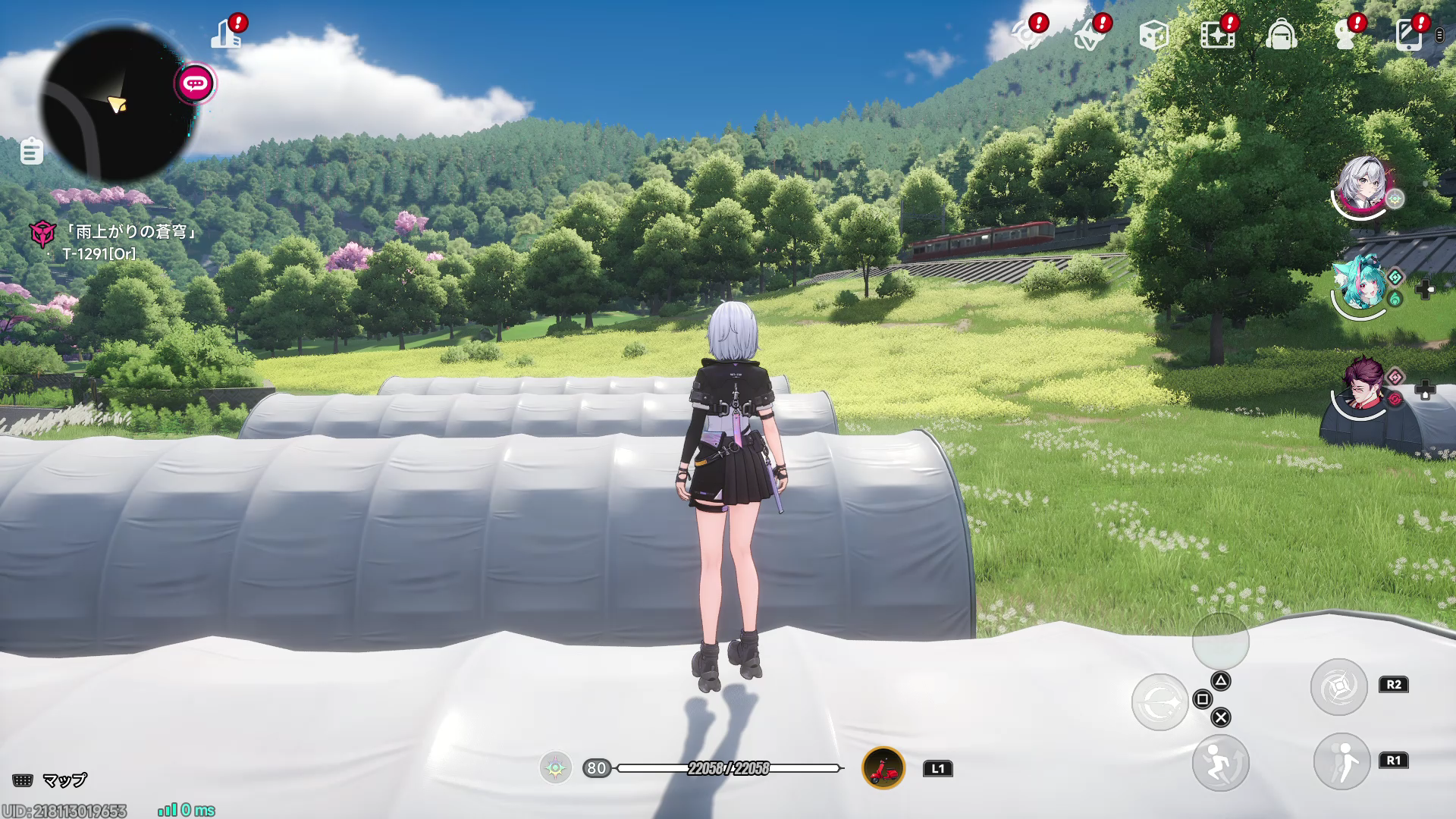The height and width of the screenshot is (819, 1456).
Task: Open the character figure menu
Action: click(1345, 35)
